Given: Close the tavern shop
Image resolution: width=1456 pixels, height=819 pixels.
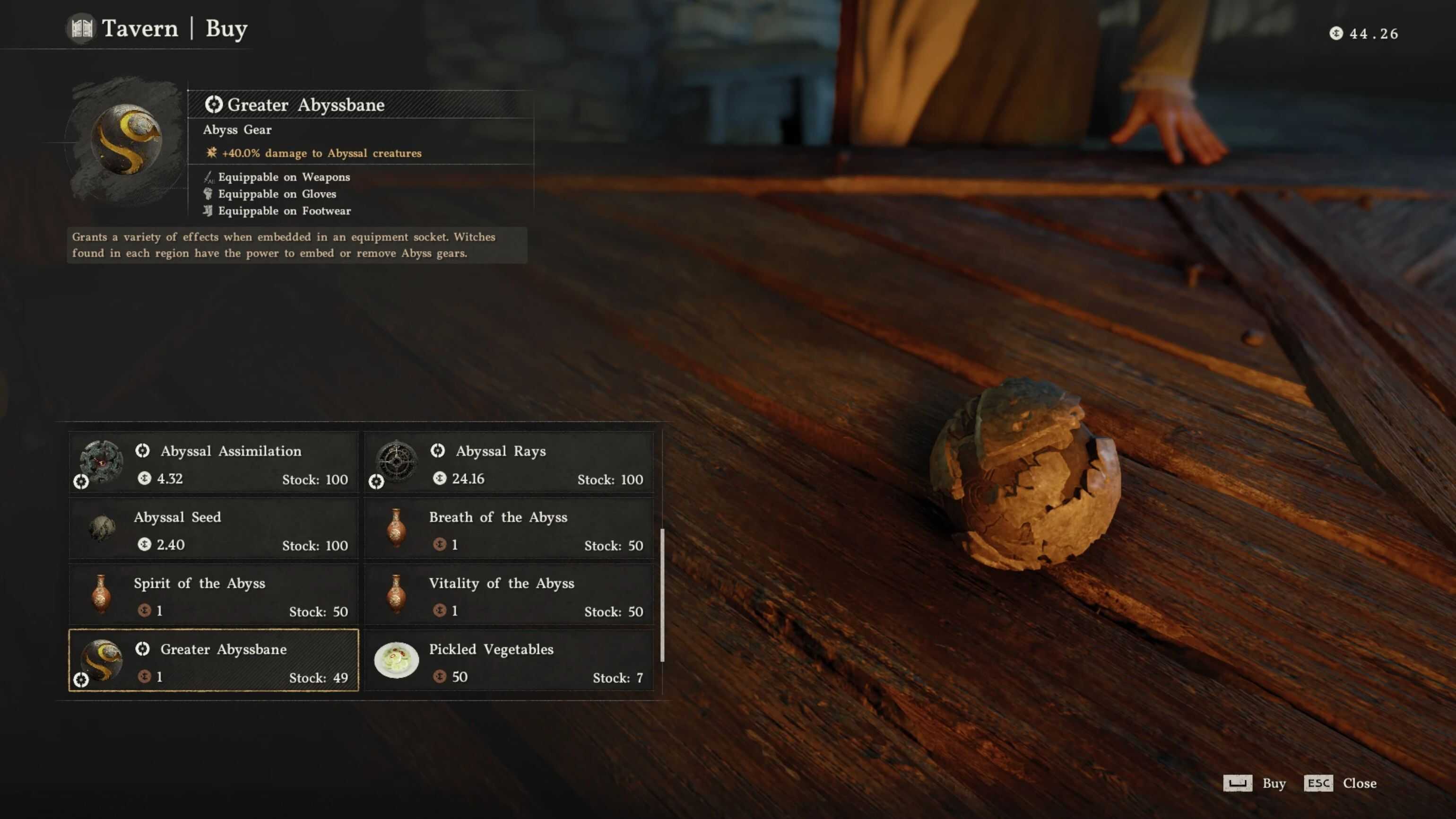Looking at the screenshot, I should point(1340,784).
